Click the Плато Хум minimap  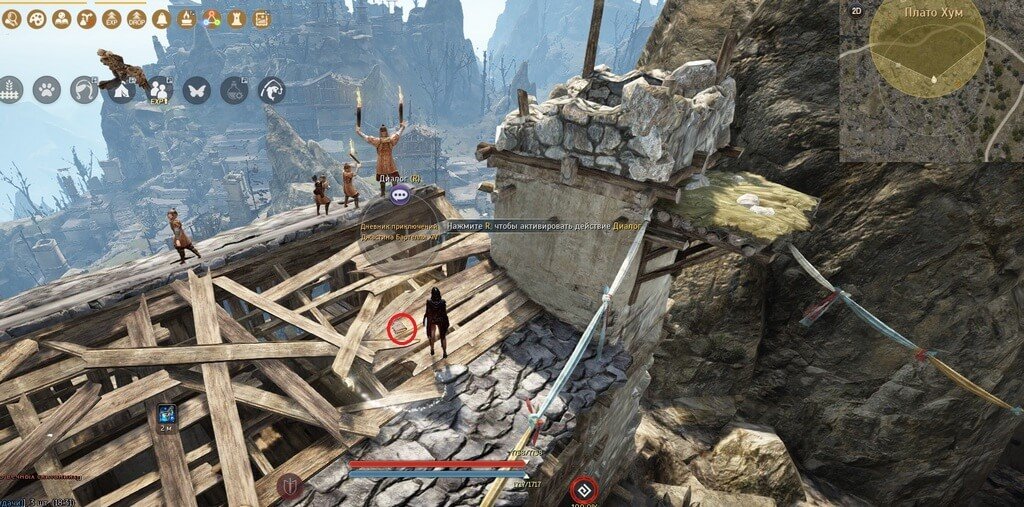930,80
